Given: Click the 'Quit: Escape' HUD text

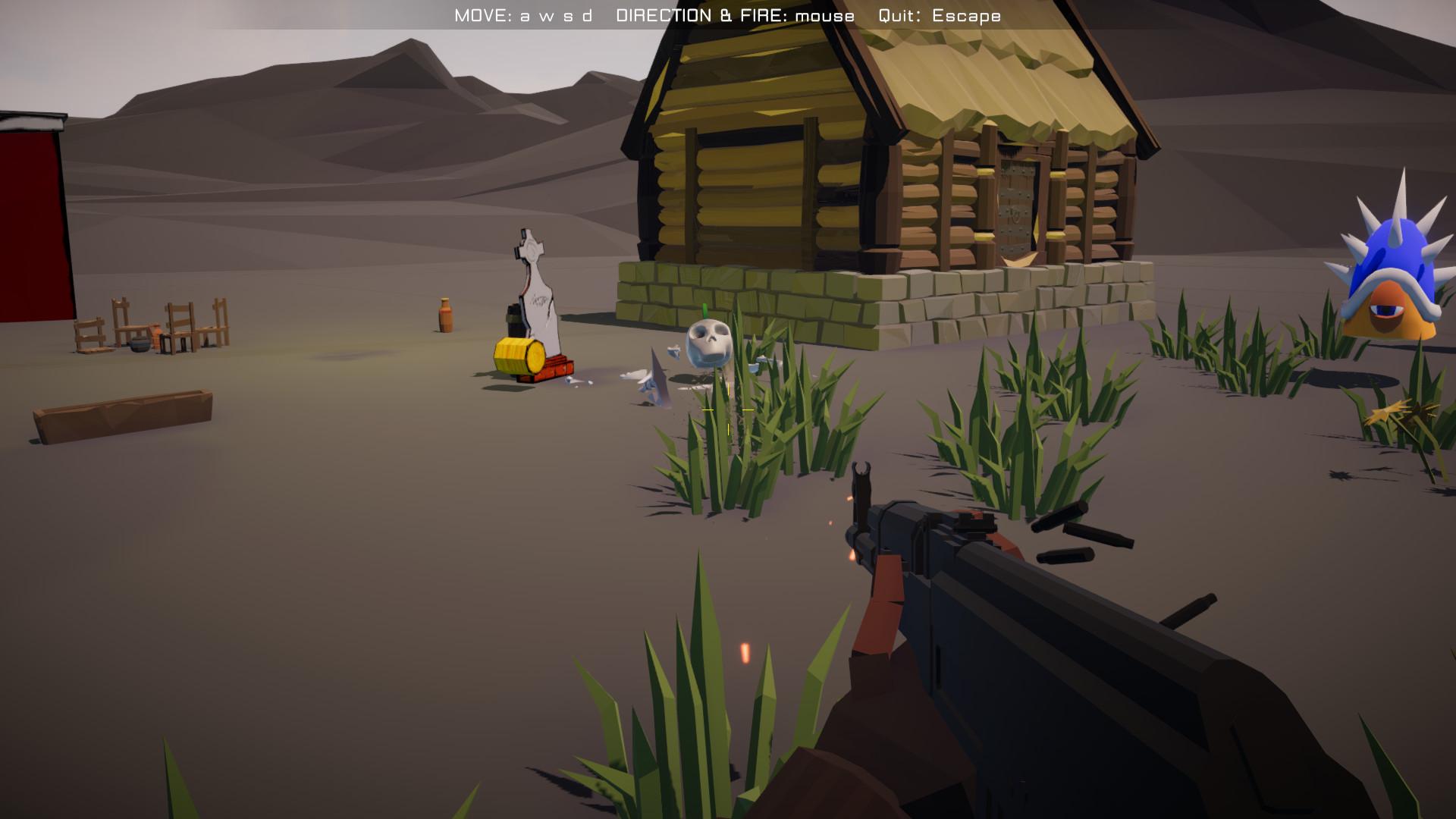Looking at the screenshot, I should click(x=939, y=14).
